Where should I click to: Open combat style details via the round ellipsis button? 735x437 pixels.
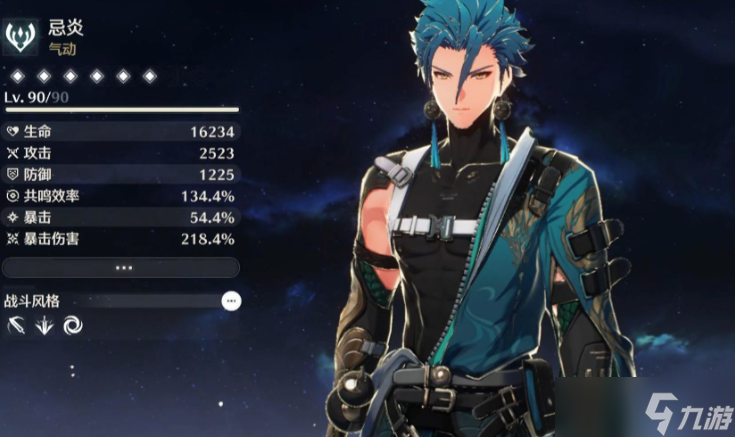point(231,300)
